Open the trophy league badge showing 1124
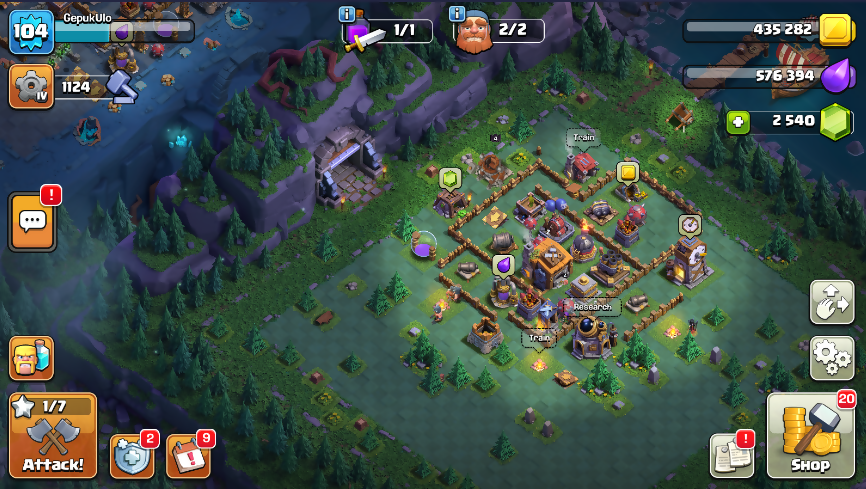The width and height of the screenshot is (866, 489). (x=31, y=87)
